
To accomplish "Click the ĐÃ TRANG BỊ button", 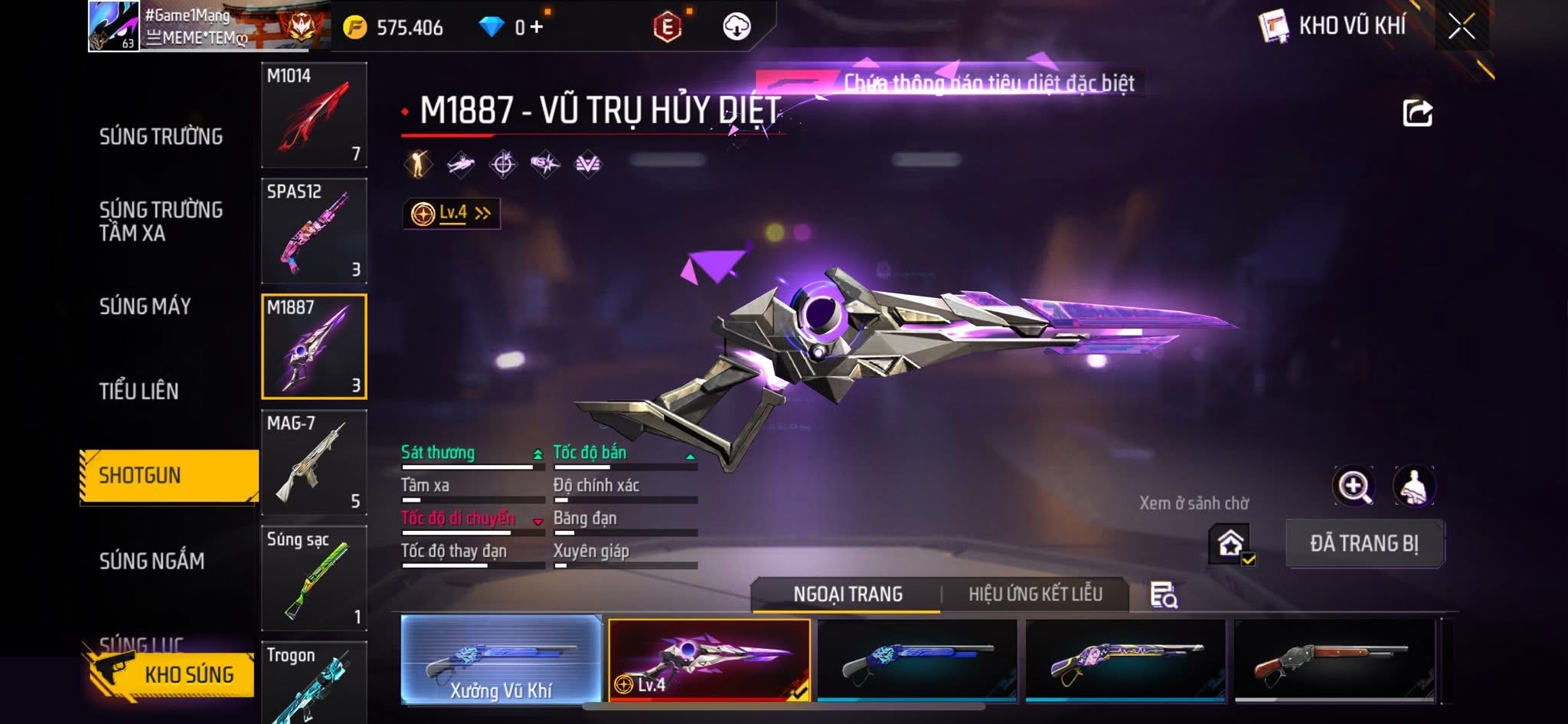I will pos(1364,544).
